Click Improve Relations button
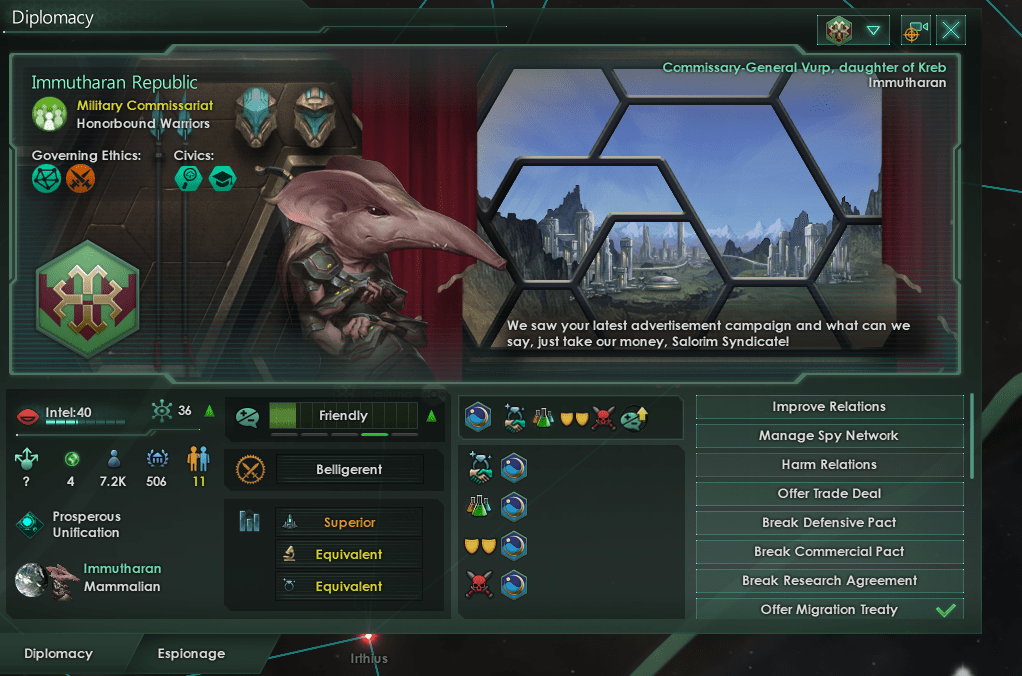The image size is (1022, 676). [x=829, y=407]
